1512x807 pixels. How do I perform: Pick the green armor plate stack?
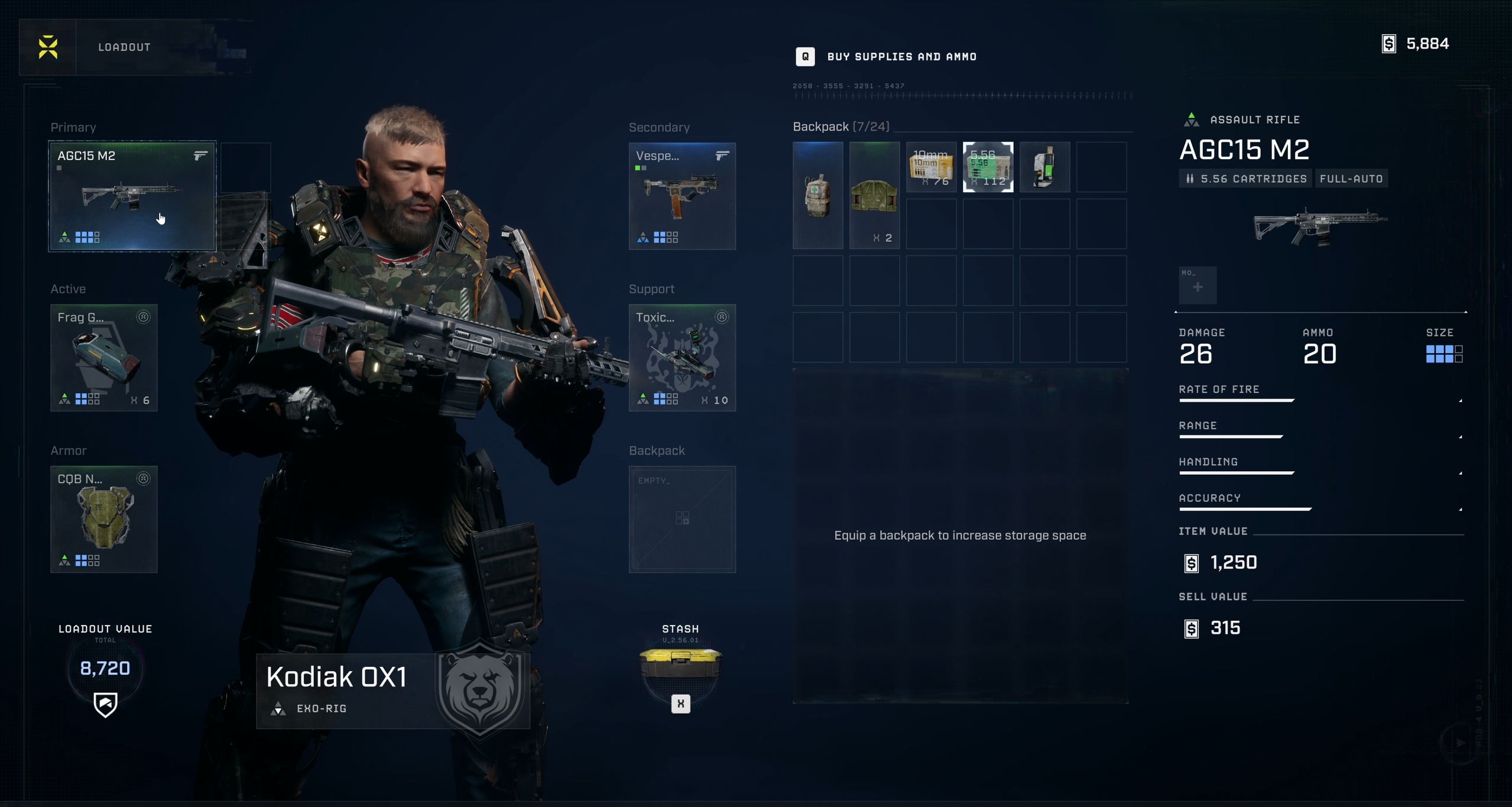click(x=874, y=195)
